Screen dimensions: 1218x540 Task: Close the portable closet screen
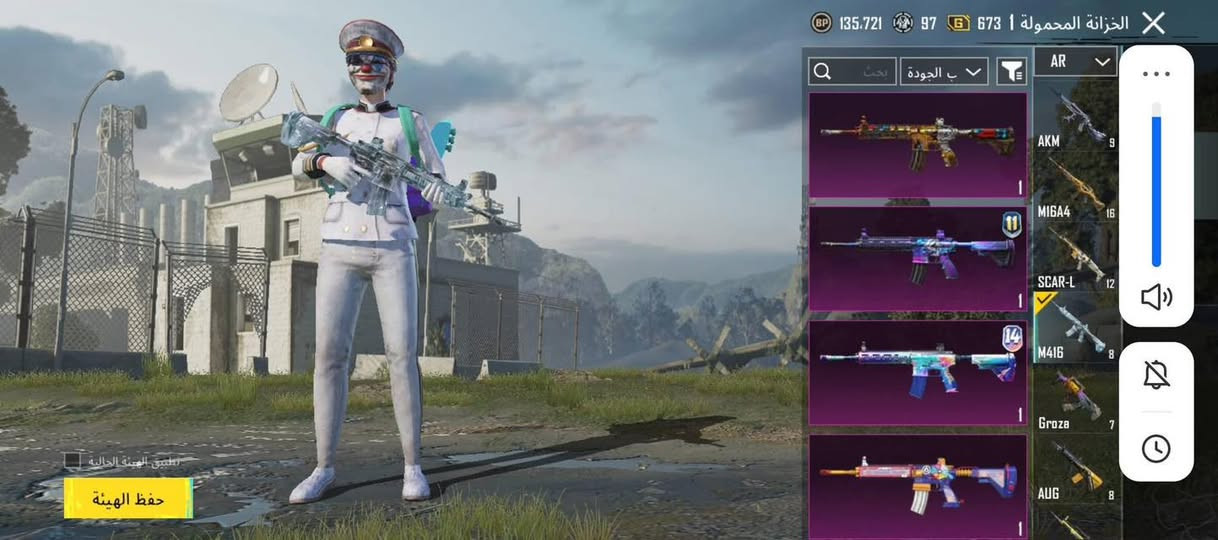tap(1153, 23)
